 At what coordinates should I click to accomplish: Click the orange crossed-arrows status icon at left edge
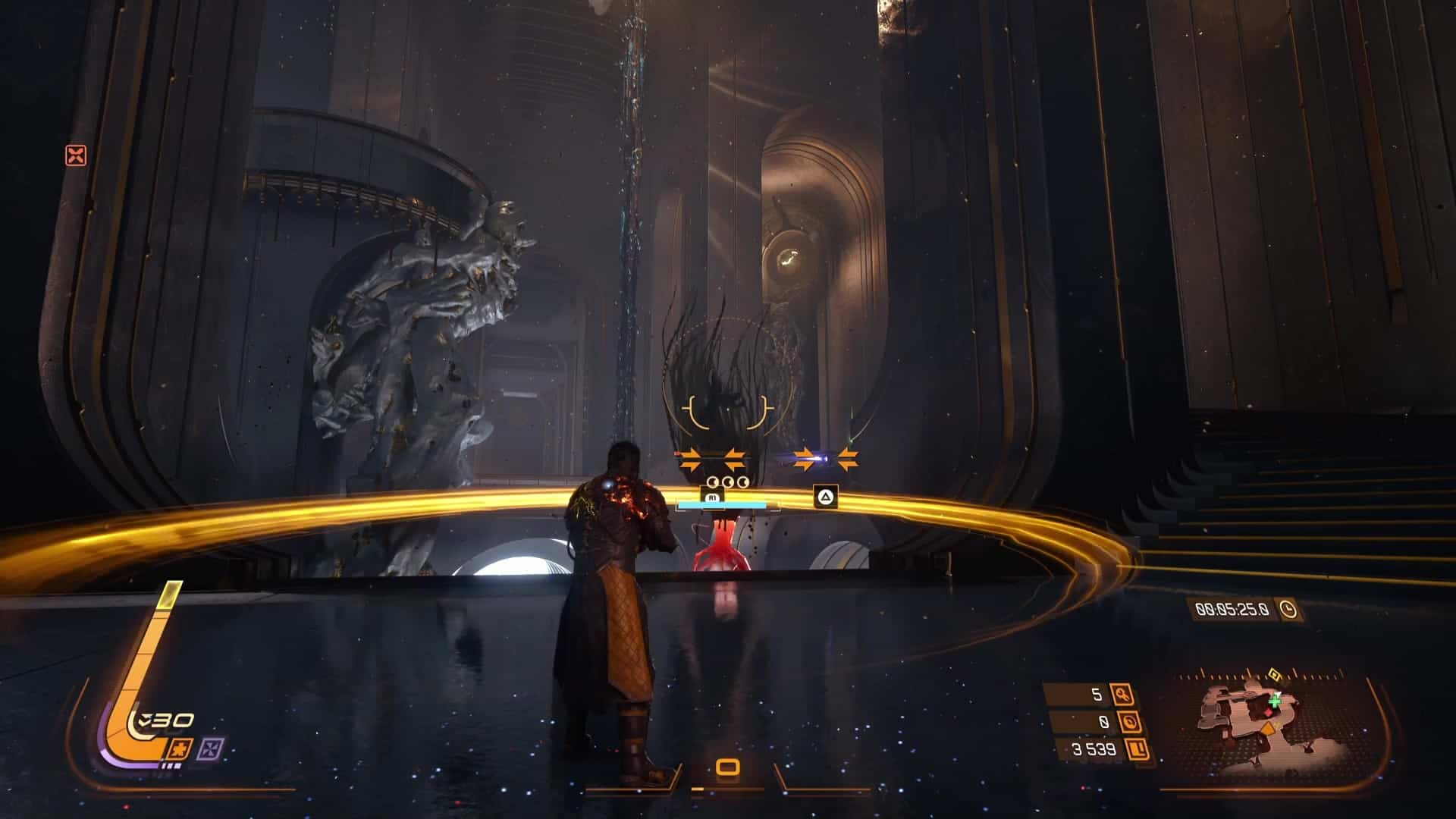(x=76, y=155)
